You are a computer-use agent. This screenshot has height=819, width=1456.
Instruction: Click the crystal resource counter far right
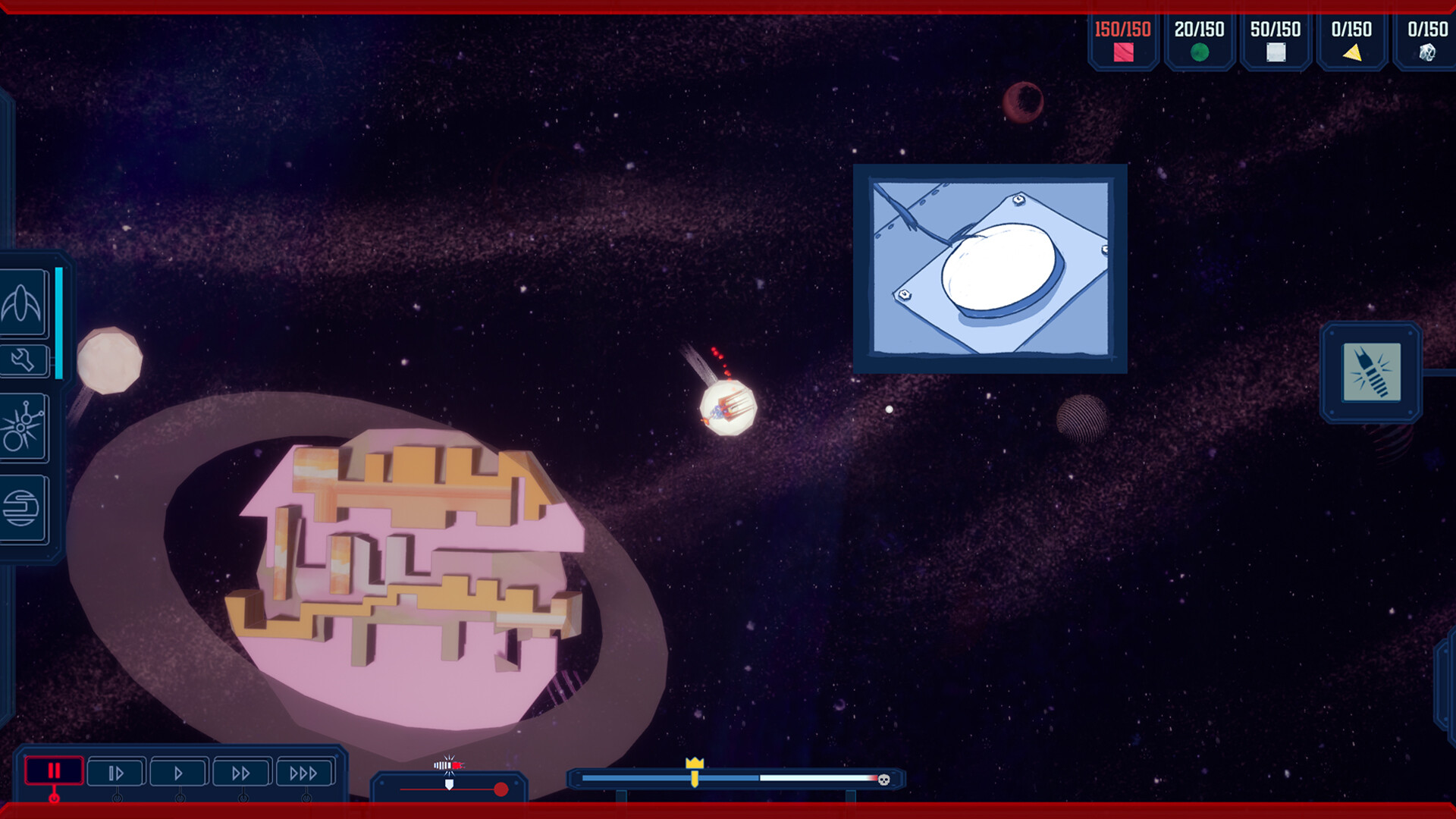(x=1428, y=39)
